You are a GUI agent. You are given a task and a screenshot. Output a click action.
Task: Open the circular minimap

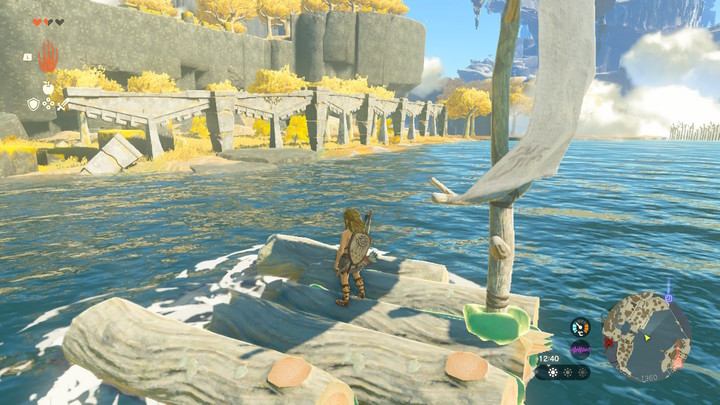pyautogui.click(x=646, y=336)
